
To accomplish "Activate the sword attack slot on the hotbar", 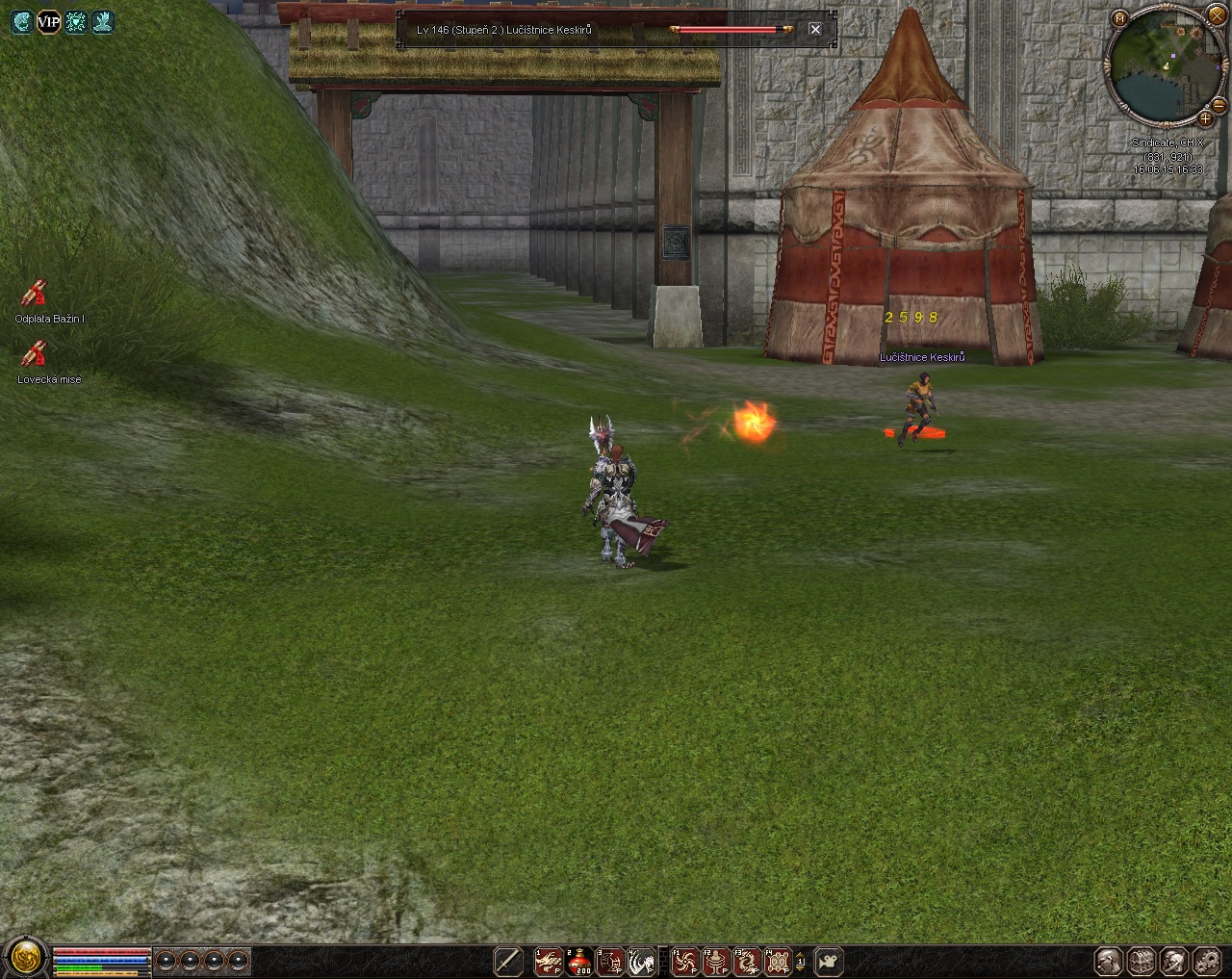I will coord(507,961).
